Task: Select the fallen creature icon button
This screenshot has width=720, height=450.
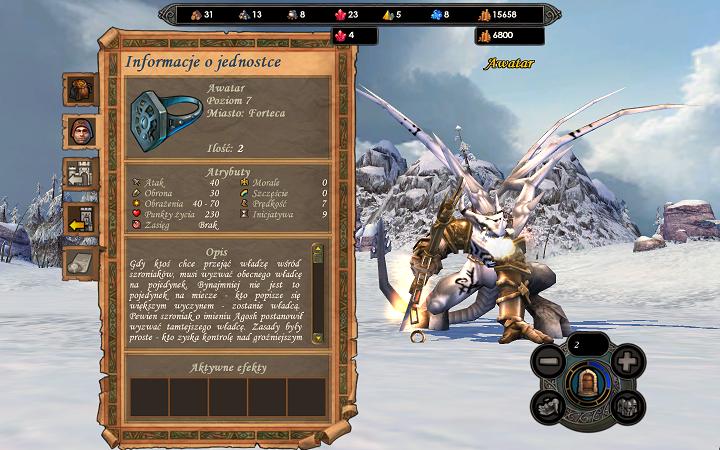Action: pyautogui.click(x=548, y=405)
